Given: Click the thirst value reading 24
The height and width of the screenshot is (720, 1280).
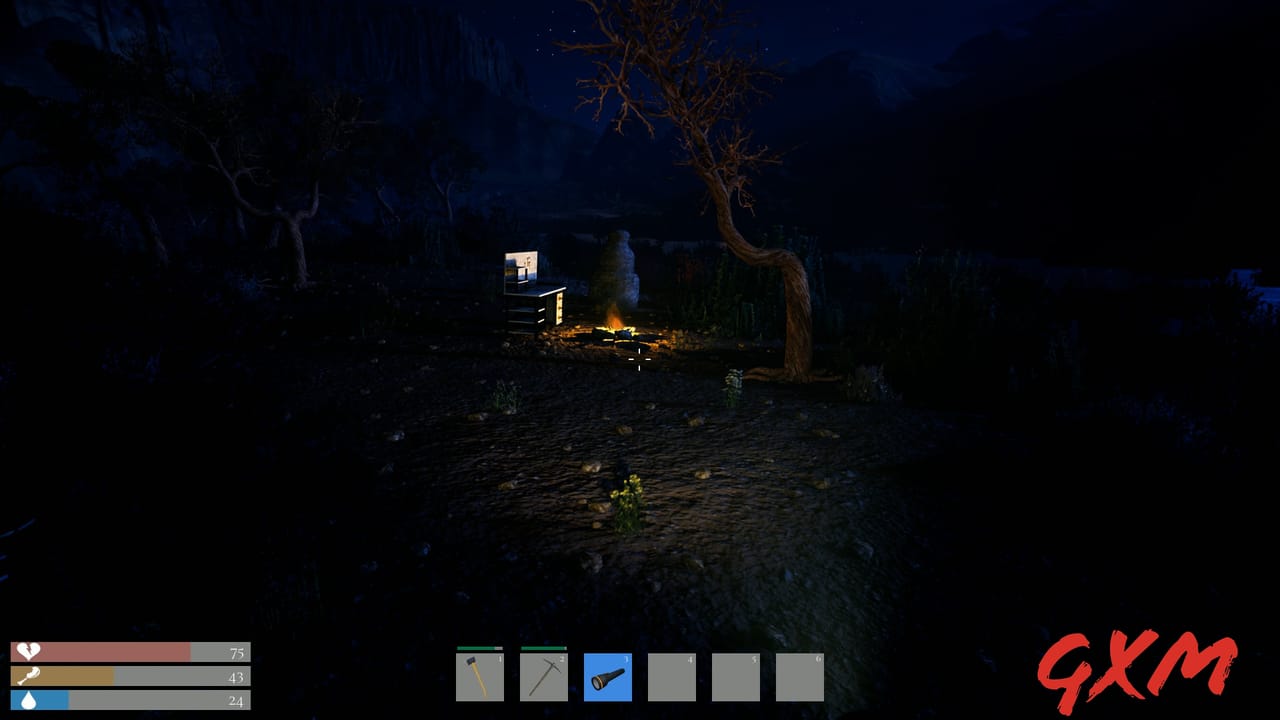Looking at the screenshot, I should click(x=236, y=701).
